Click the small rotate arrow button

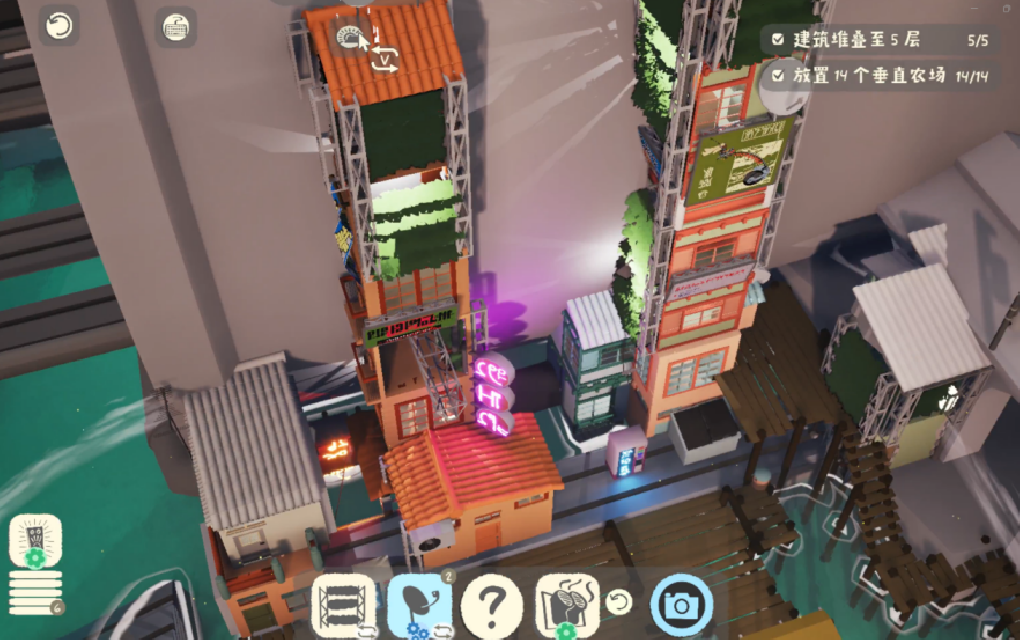click(620, 602)
